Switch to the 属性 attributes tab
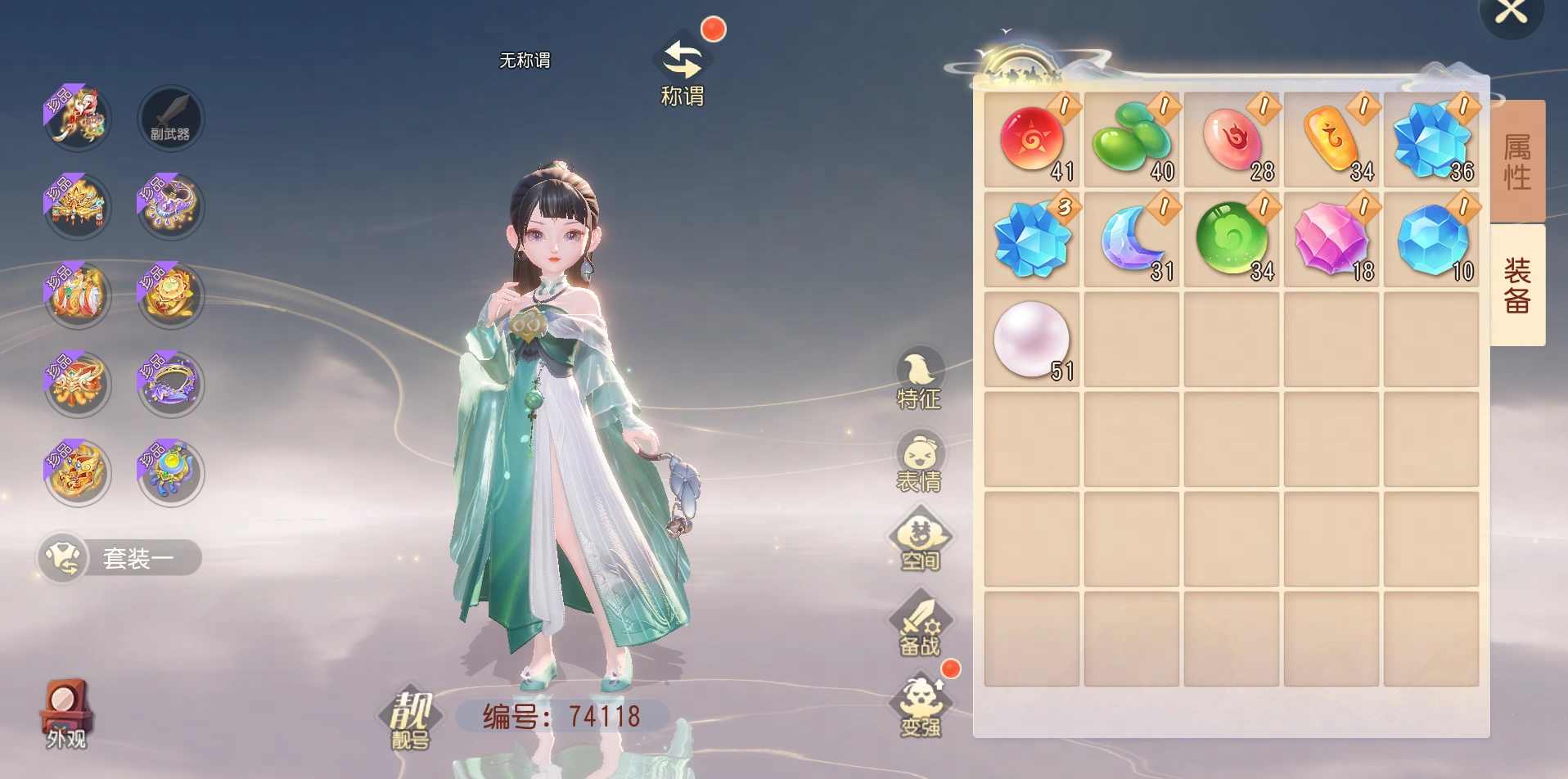Viewport: 1568px width, 779px height. coord(1517,161)
